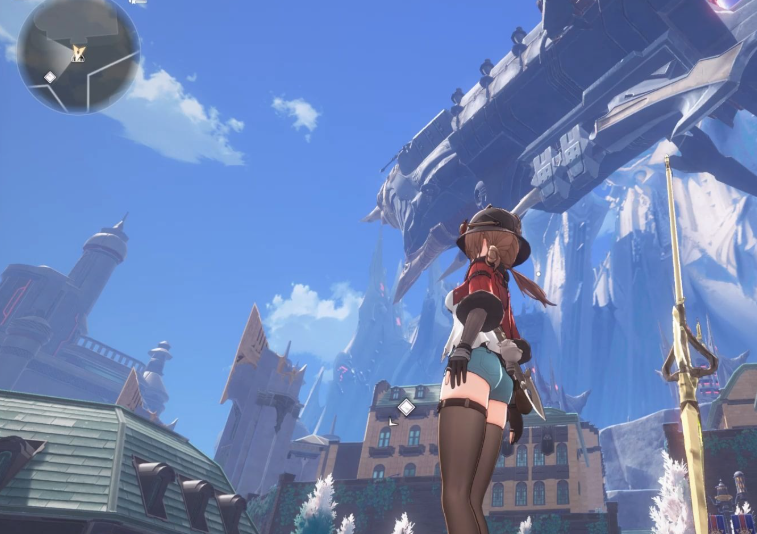Image resolution: width=757 pixels, height=534 pixels.
Task: Select the diamond waypoint marker over the brick building
Action: tap(406, 407)
